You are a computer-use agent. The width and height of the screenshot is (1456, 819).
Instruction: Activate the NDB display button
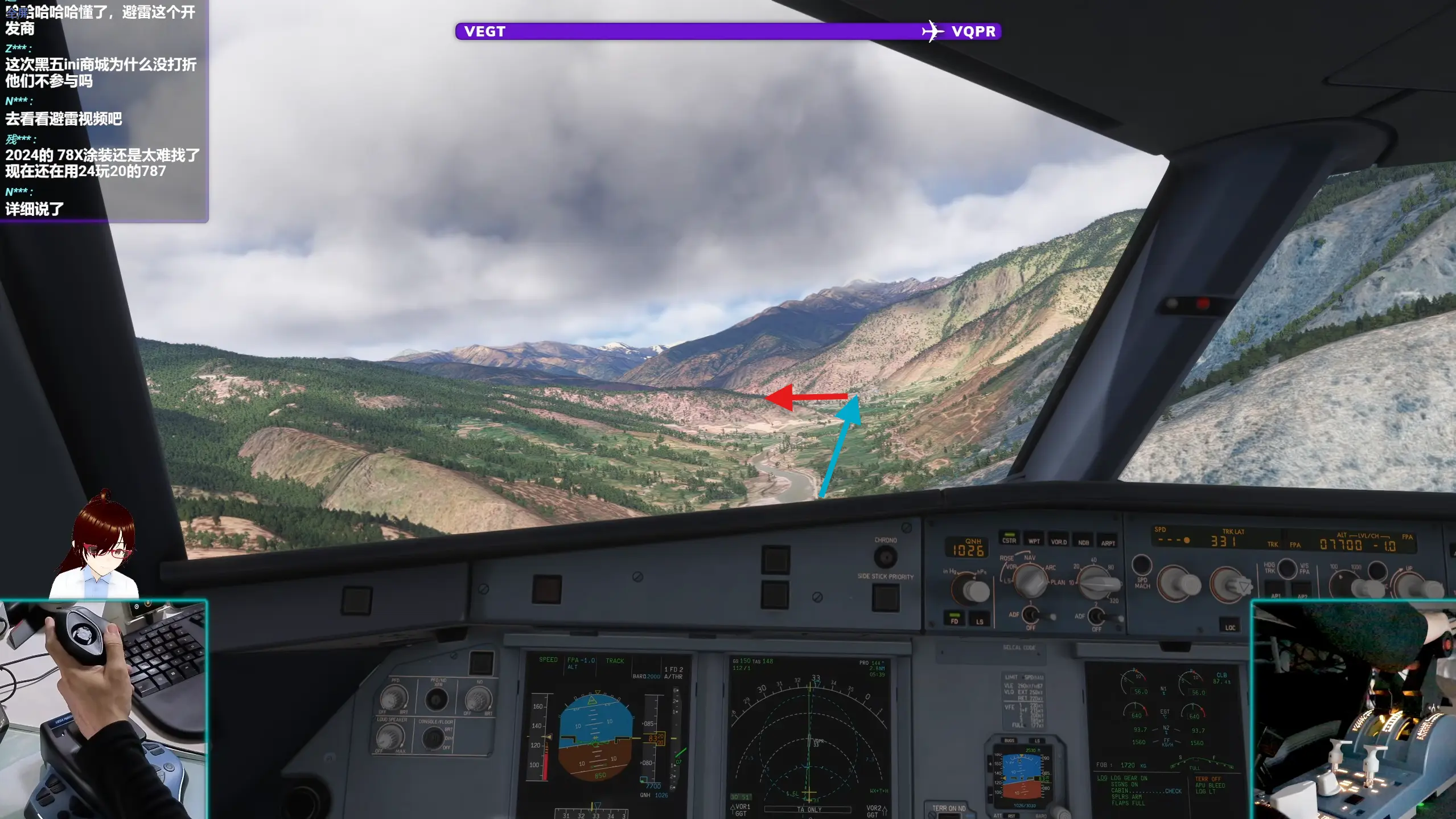(x=1083, y=542)
